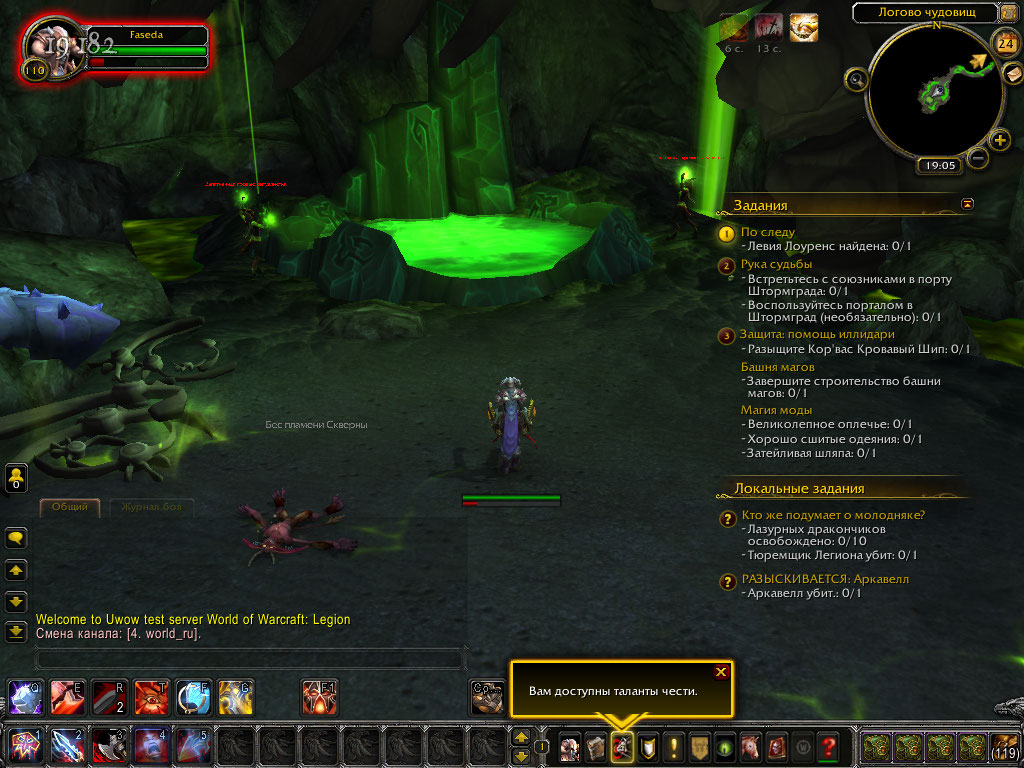This screenshot has width=1024, height=768.
Task: Click the minimap tracking magnifier button
Action: (x=856, y=79)
